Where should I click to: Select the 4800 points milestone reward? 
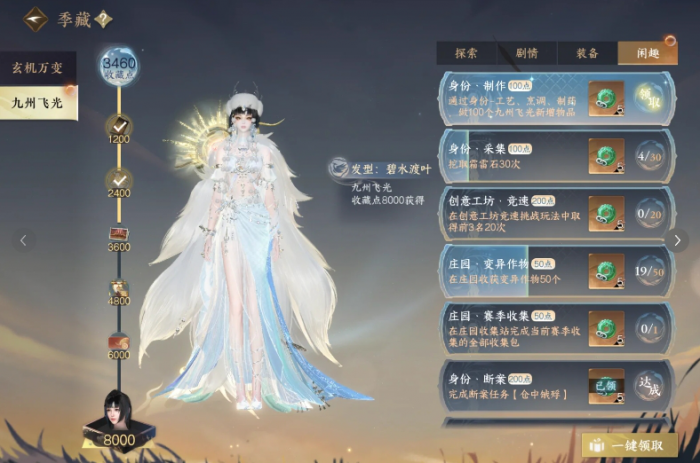pyautogui.click(x=118, y=289)
